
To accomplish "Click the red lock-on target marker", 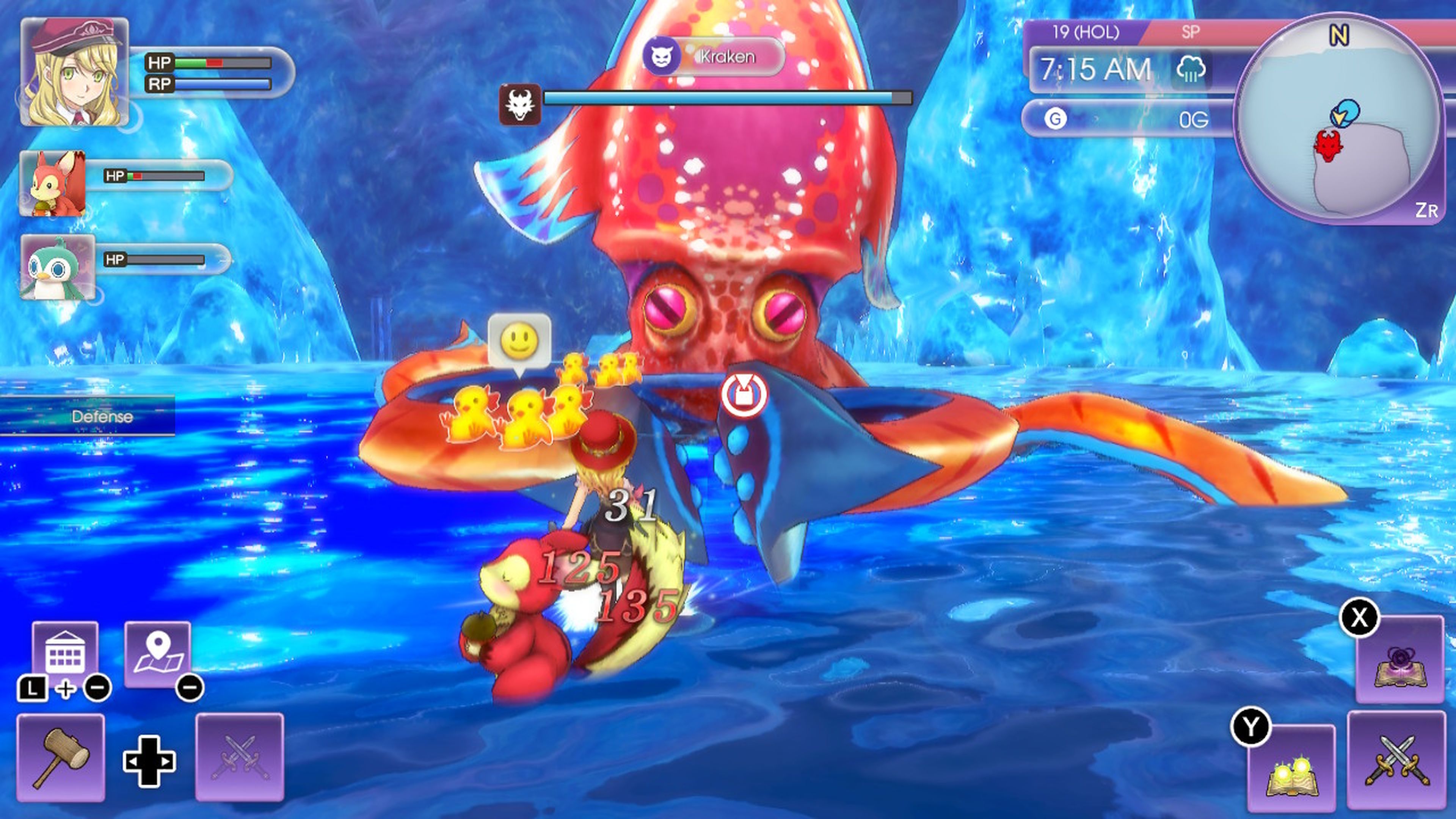I will click(744, 394).
